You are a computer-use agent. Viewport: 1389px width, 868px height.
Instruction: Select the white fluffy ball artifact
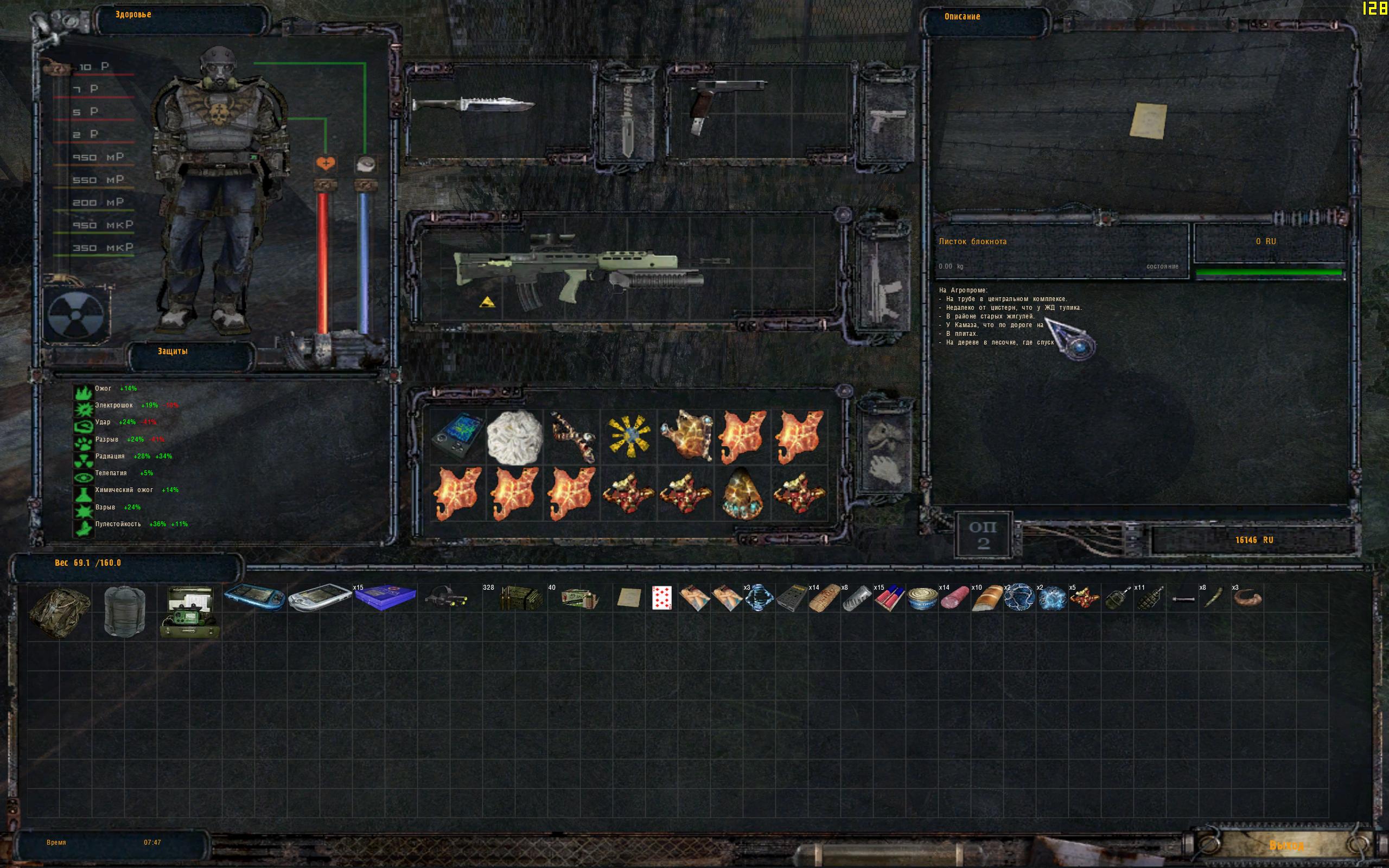(x=514, y=437)
